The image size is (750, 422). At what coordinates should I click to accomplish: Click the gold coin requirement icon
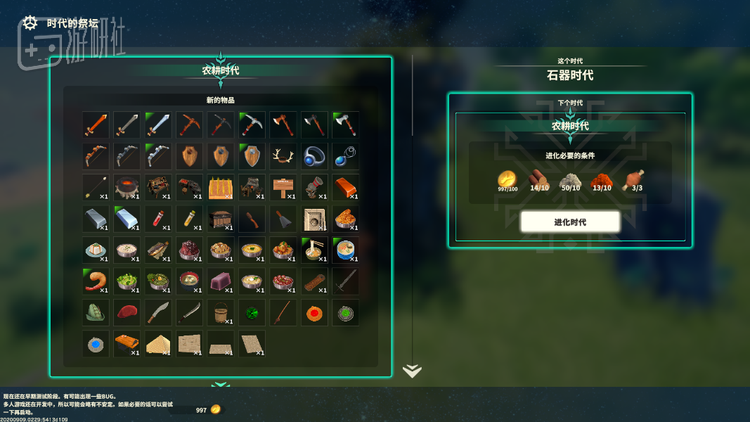[x=506, y=180]
